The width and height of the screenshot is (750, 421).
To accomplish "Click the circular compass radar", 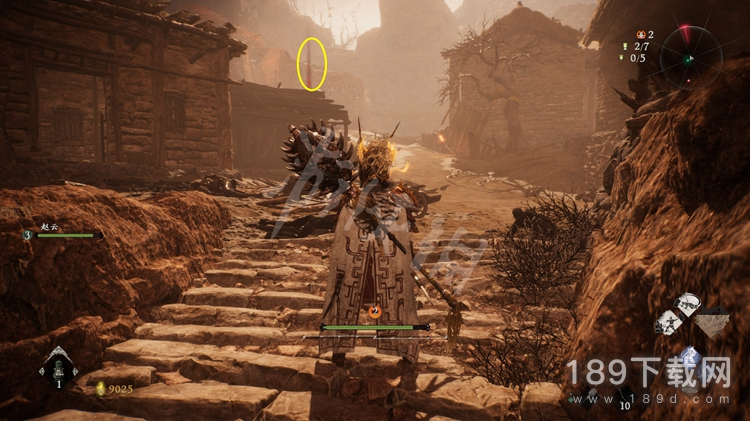I will (690, 57).
